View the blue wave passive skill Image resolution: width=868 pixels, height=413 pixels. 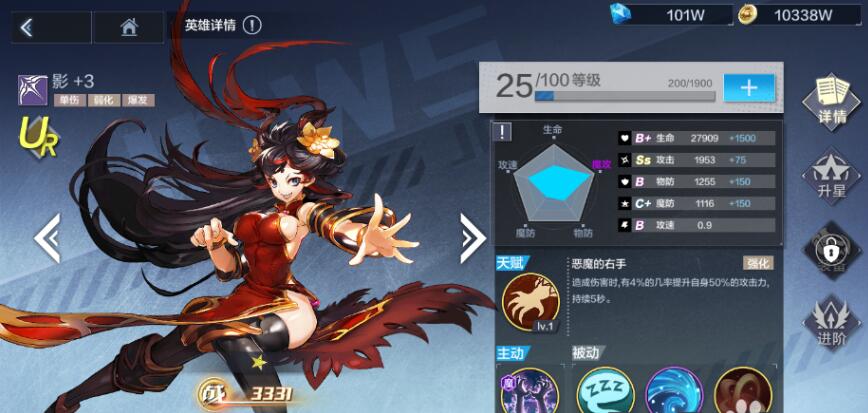pos(673,392)
